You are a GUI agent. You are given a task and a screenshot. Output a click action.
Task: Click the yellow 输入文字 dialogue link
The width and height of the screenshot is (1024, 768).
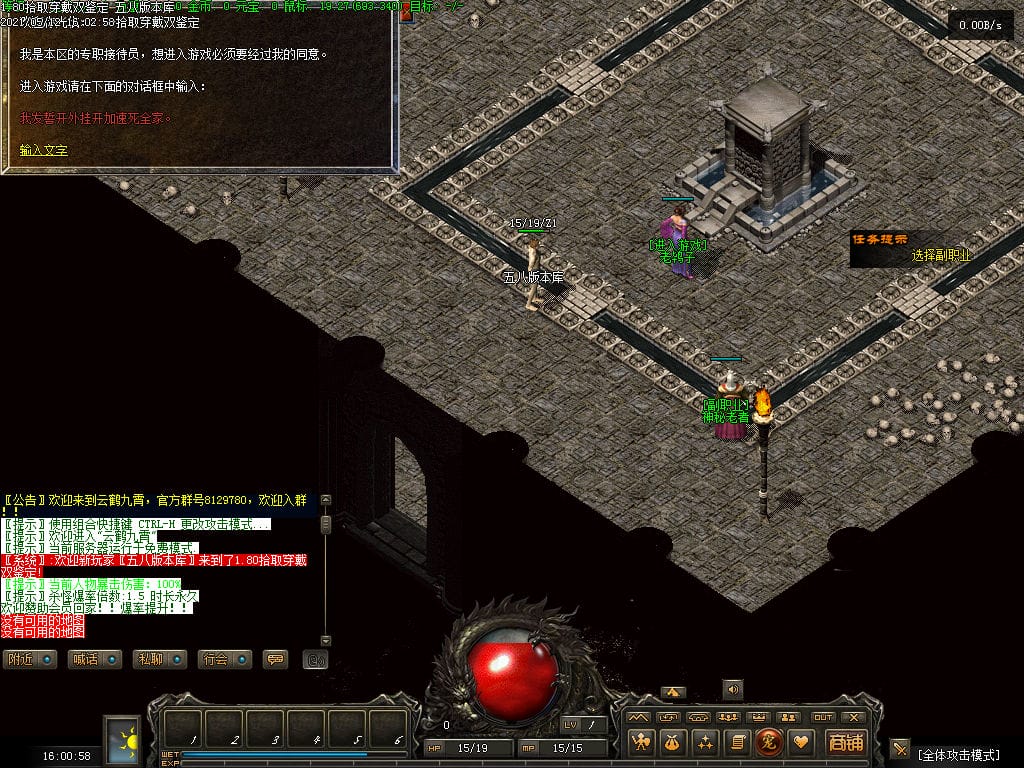click(x=44, y=150)
